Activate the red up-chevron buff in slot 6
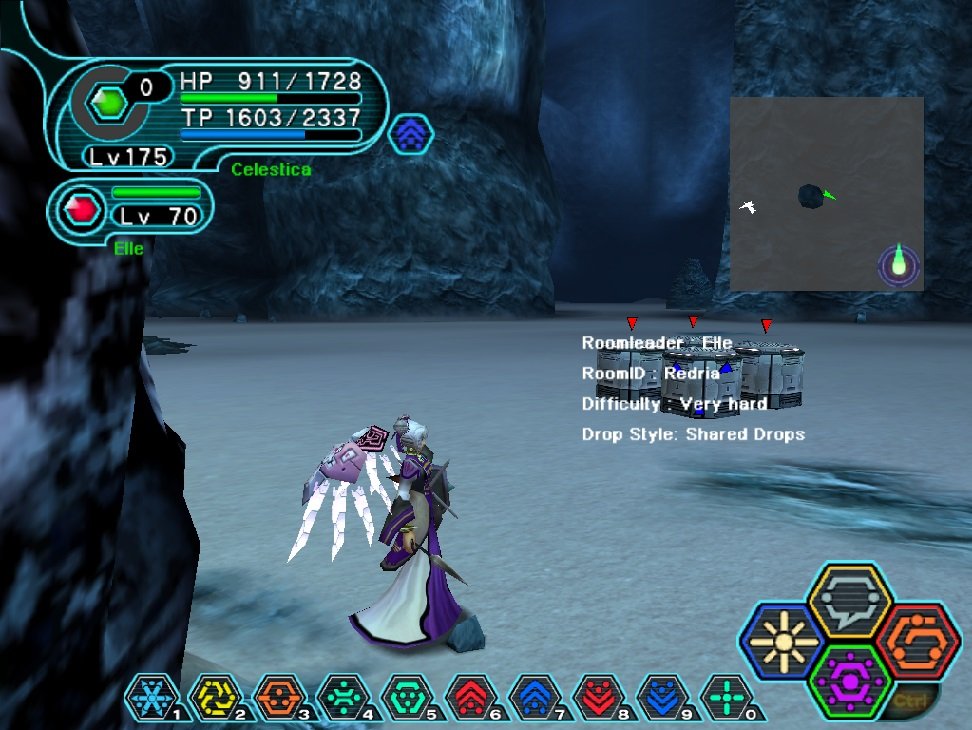Viewport: 972px width, 730px height. [471, 698]
